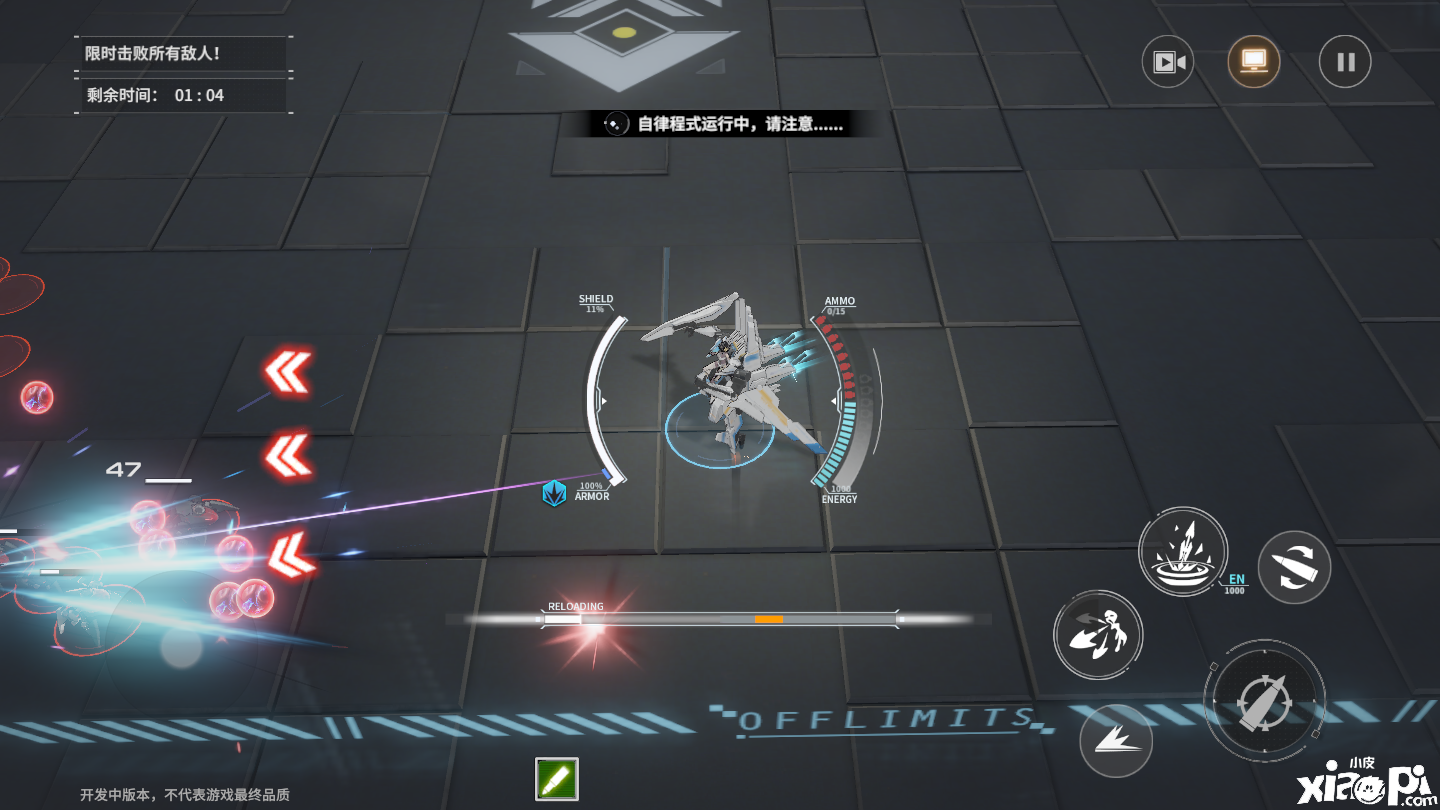
Task: Reload ammo with the bullet swap button
Action: 1294,567
